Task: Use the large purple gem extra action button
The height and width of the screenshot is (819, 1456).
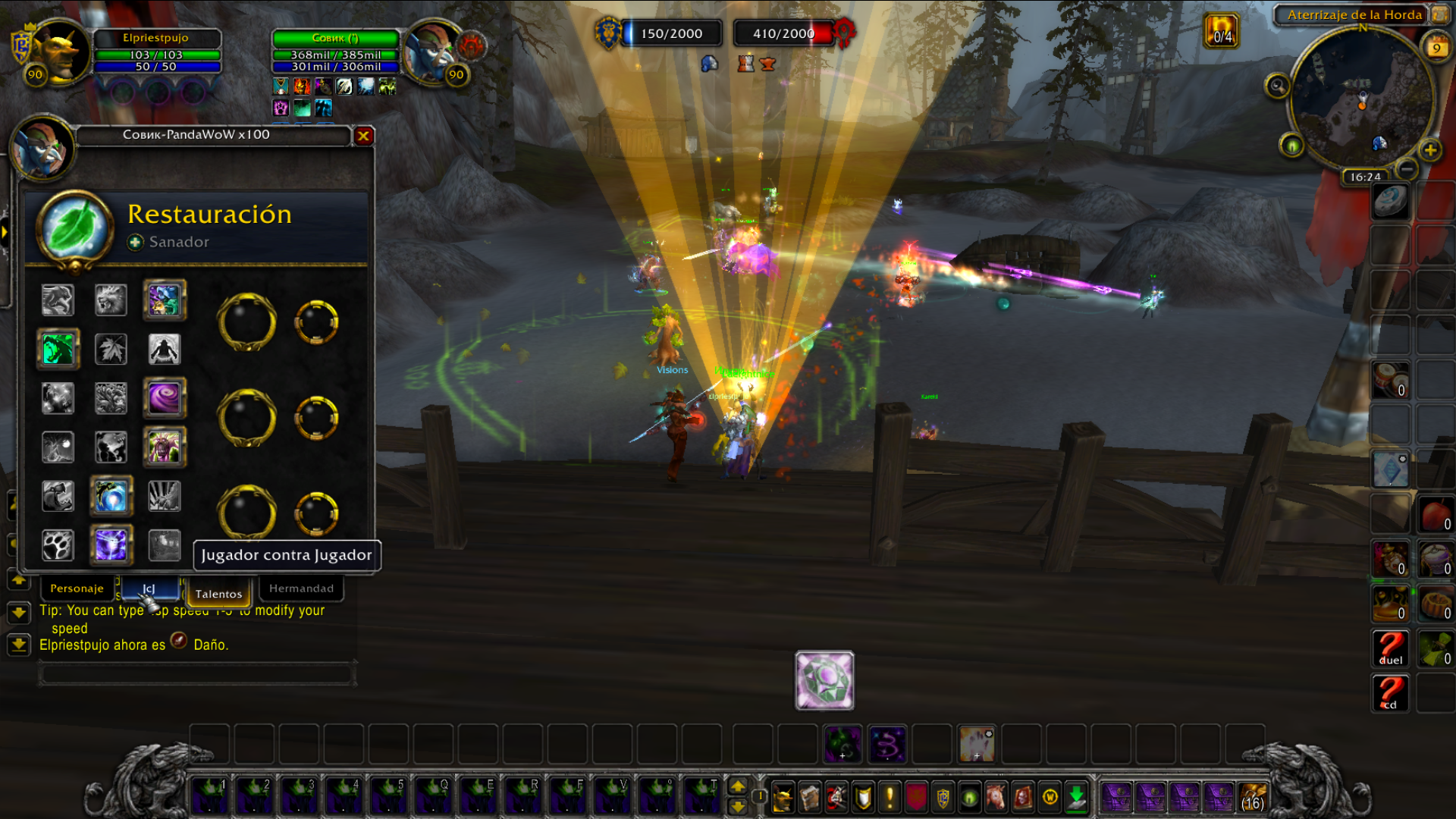Action: (x=824, y=680)
